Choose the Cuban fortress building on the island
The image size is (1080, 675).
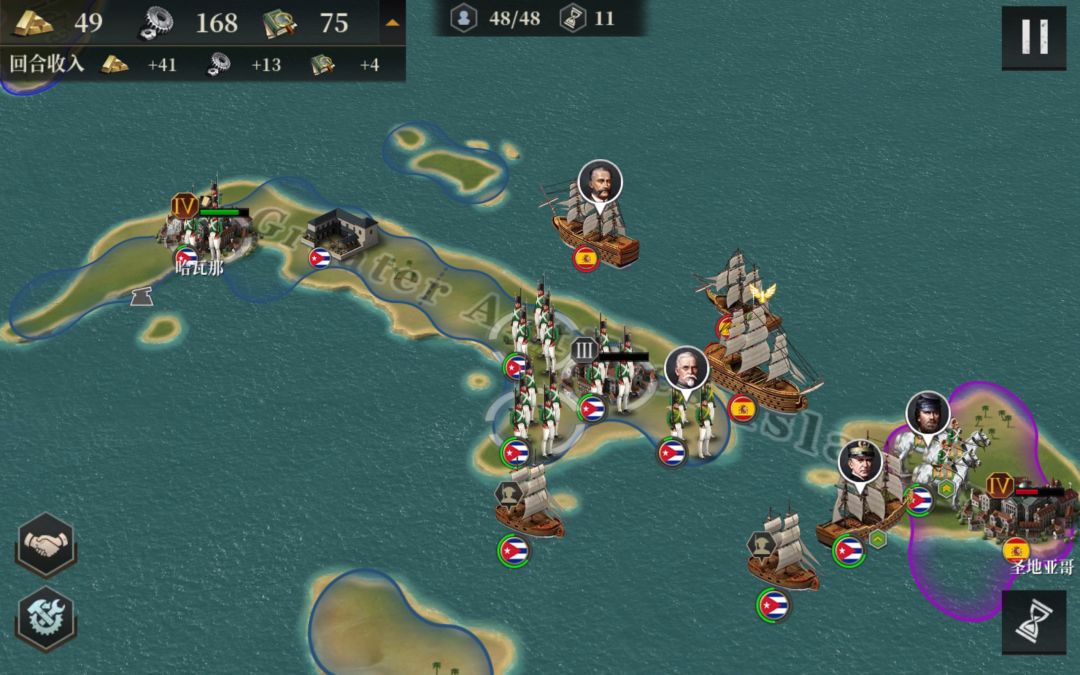pos(342,233)
